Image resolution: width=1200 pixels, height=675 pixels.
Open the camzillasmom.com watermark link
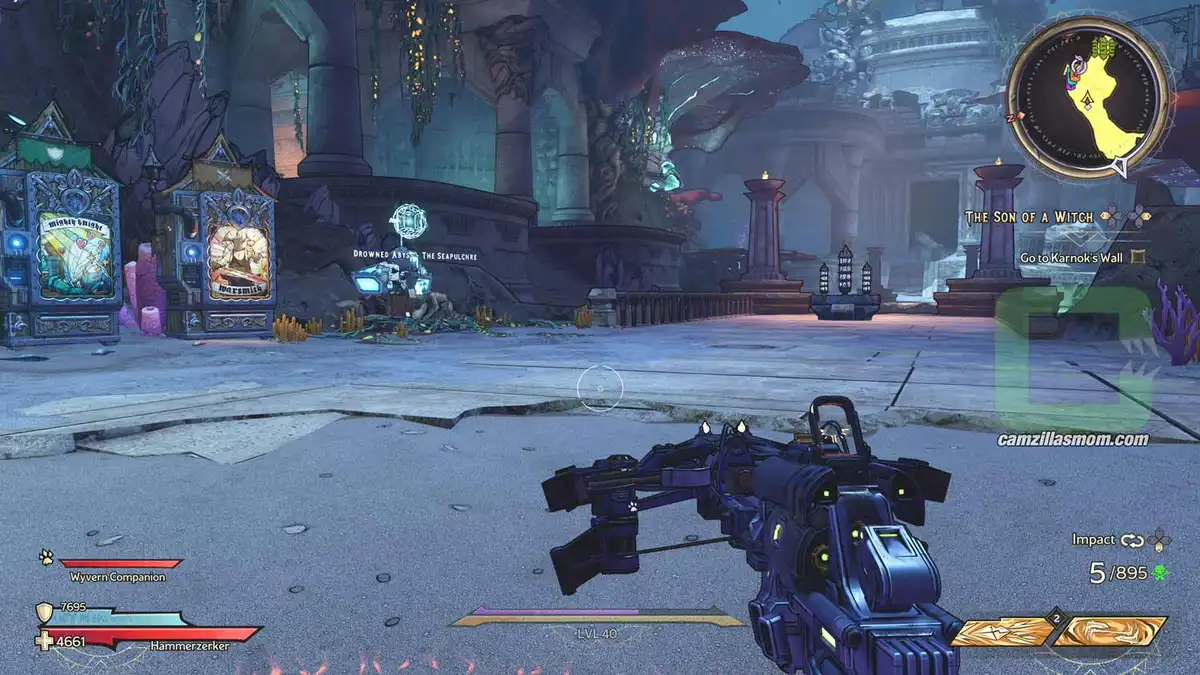tap(1073, 439)
